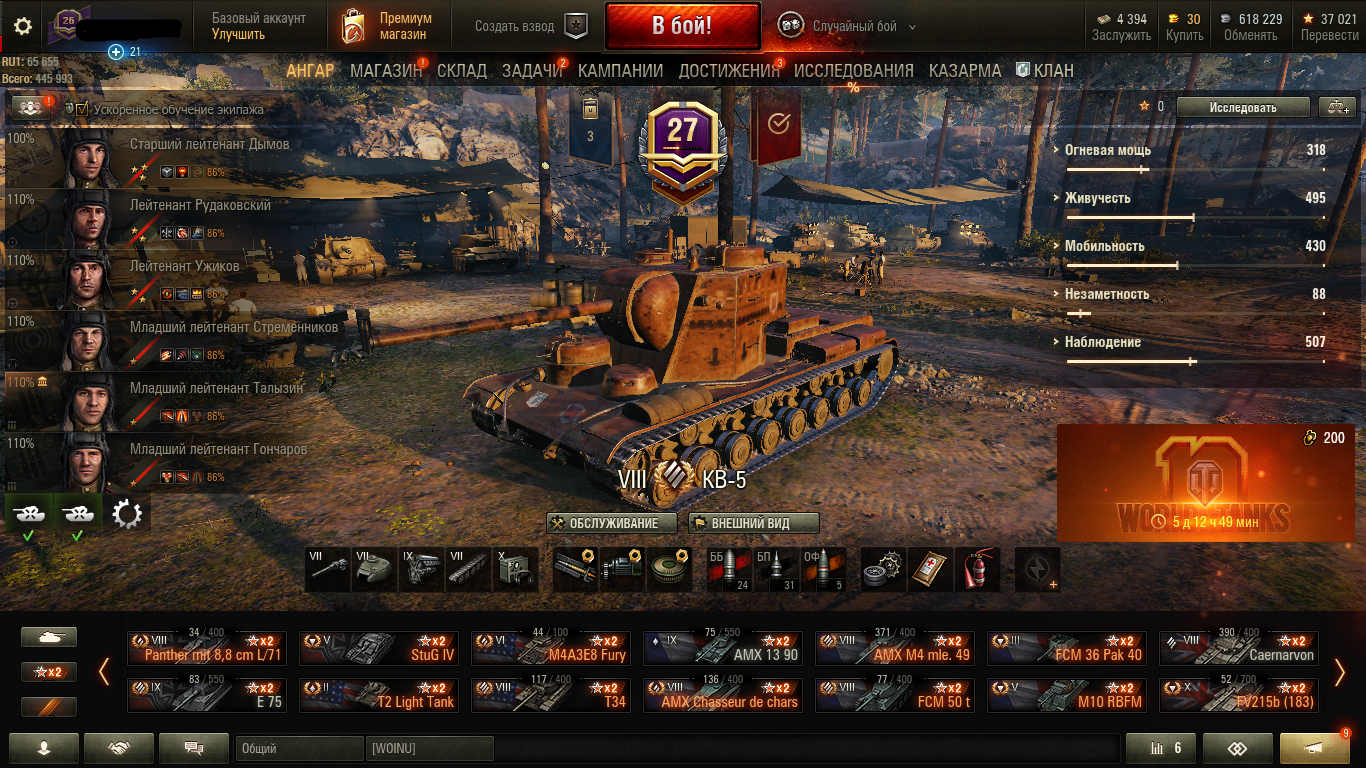Toggle Ускоренное обучение экипажа checkbox
This screenshot has width=1366, height=768.
coord(83,109)
